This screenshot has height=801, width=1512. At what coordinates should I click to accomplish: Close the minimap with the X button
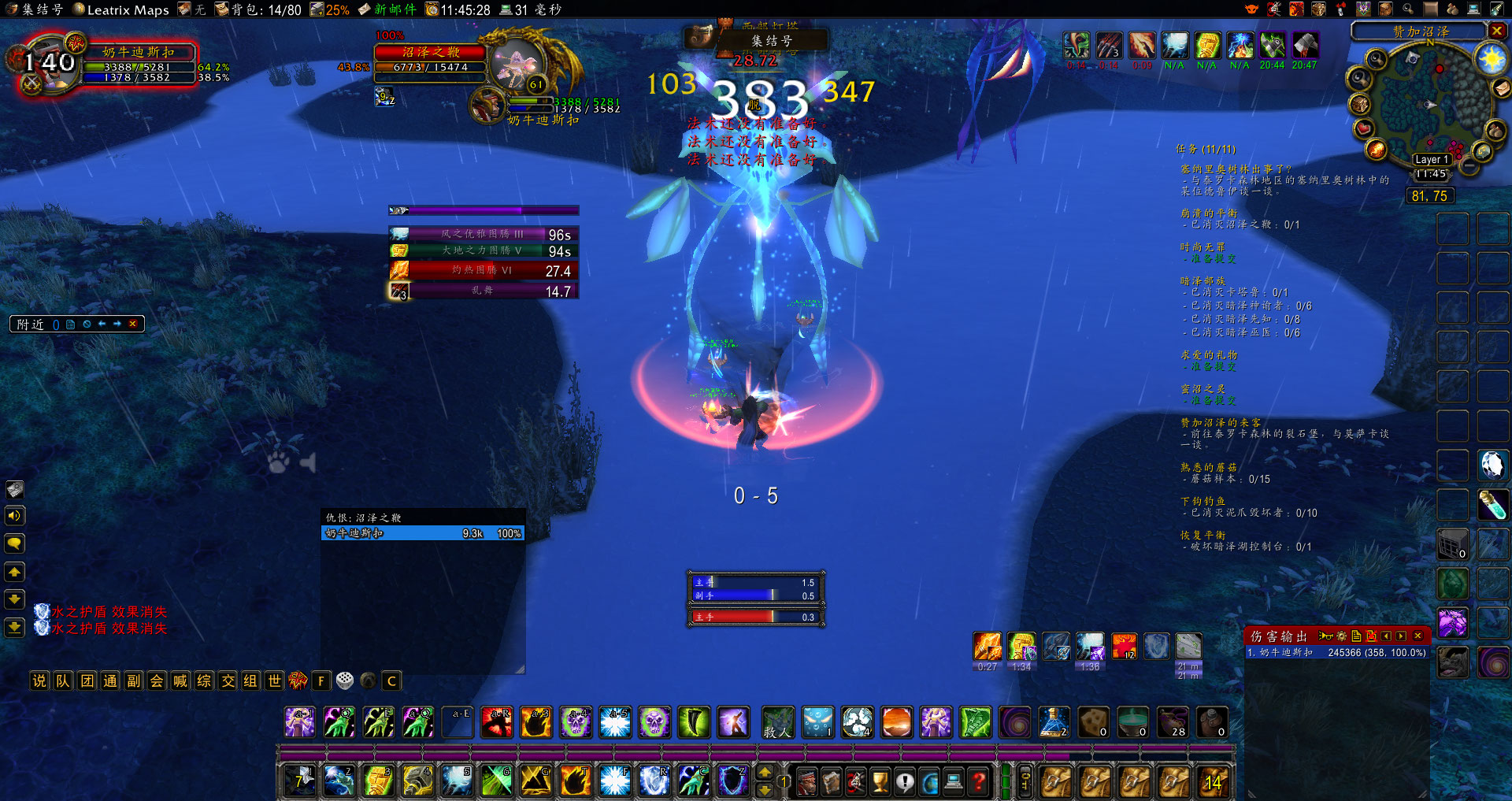coord(1497,31)
